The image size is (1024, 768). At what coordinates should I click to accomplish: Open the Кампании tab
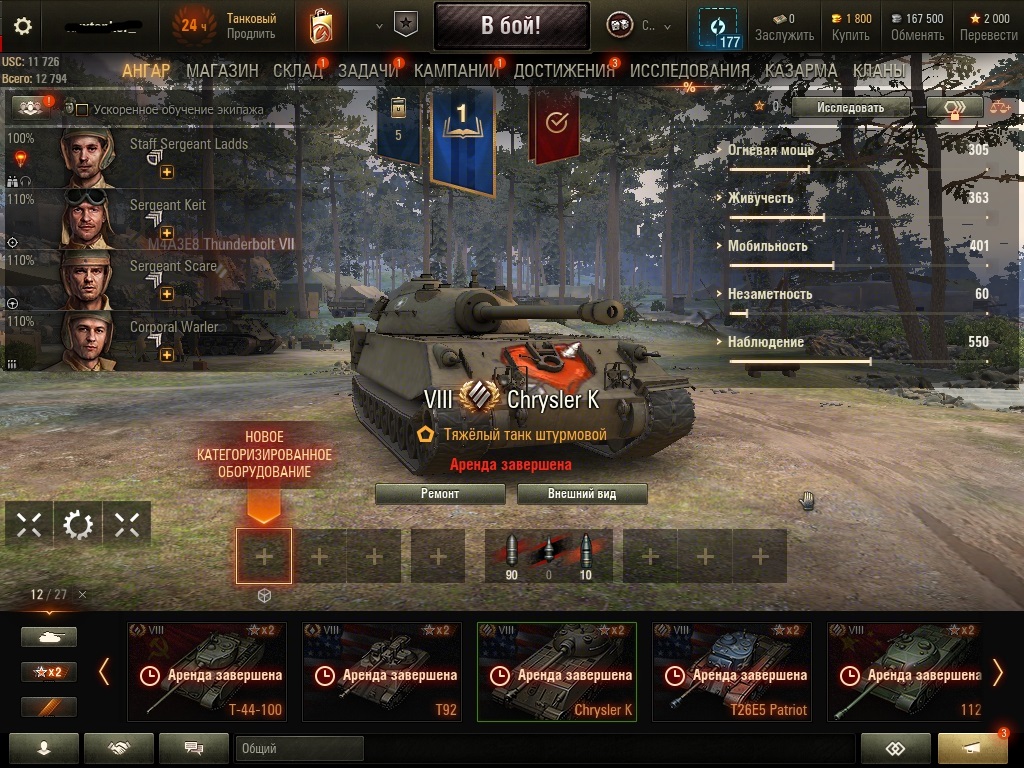coord(456,70)
